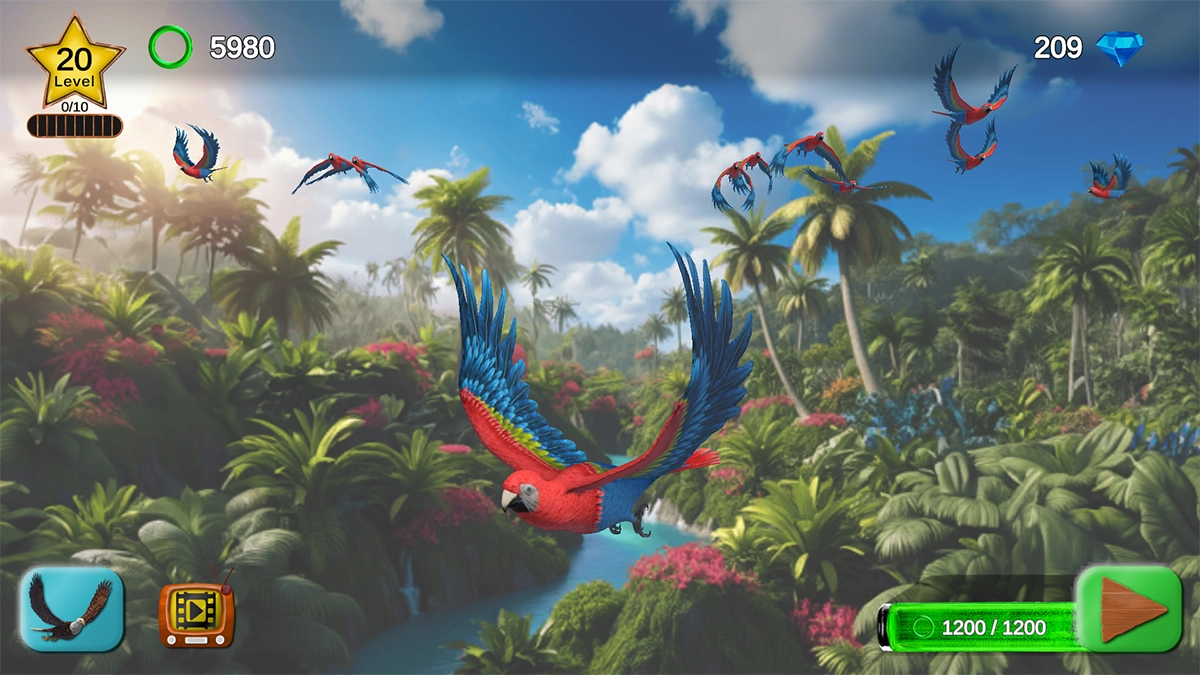
Task: Start flying with the green play arrow
Action: click(1130, 608)
